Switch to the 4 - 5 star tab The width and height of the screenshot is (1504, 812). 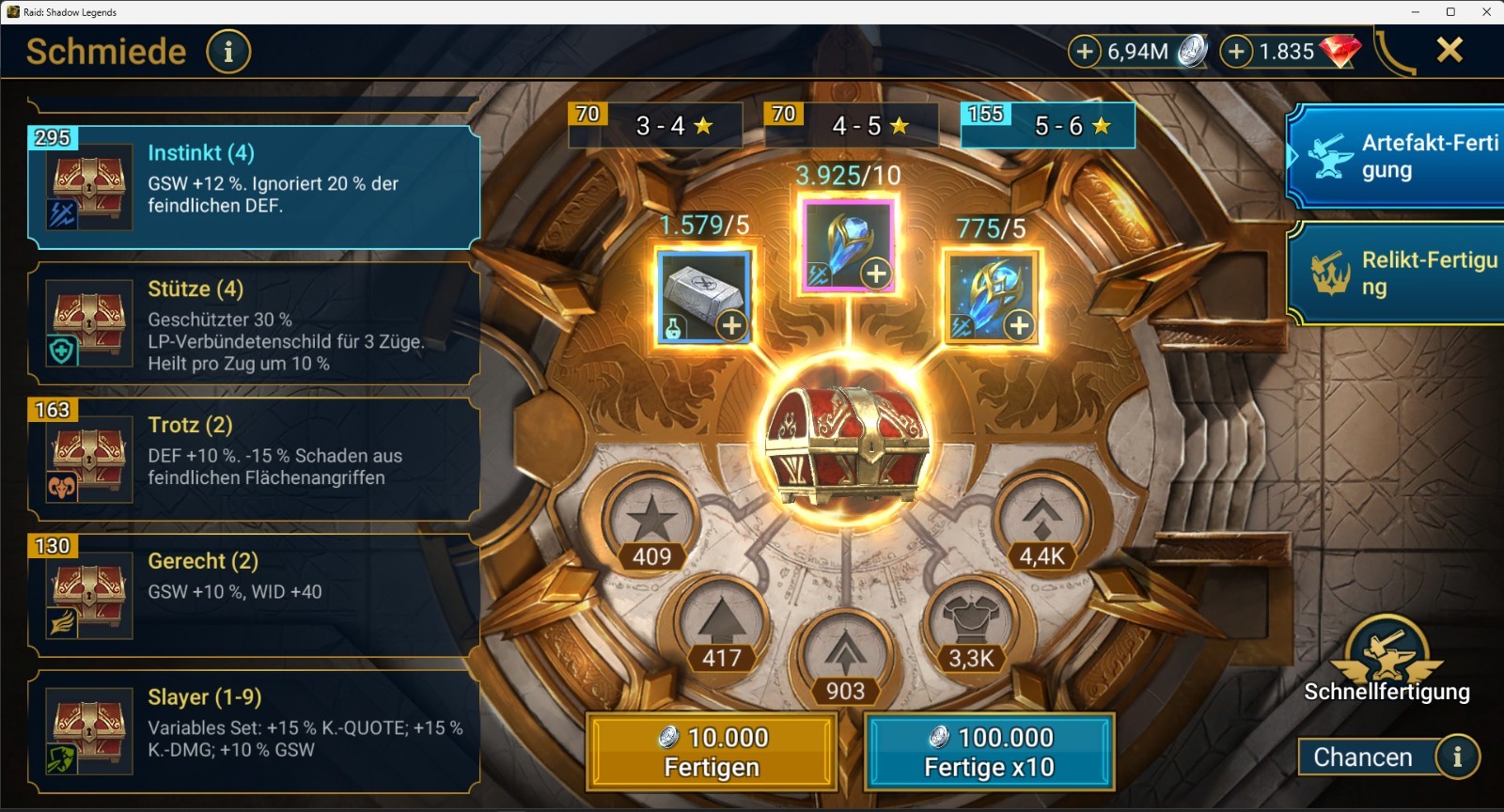pyautogui.click(x=853, y=126)
